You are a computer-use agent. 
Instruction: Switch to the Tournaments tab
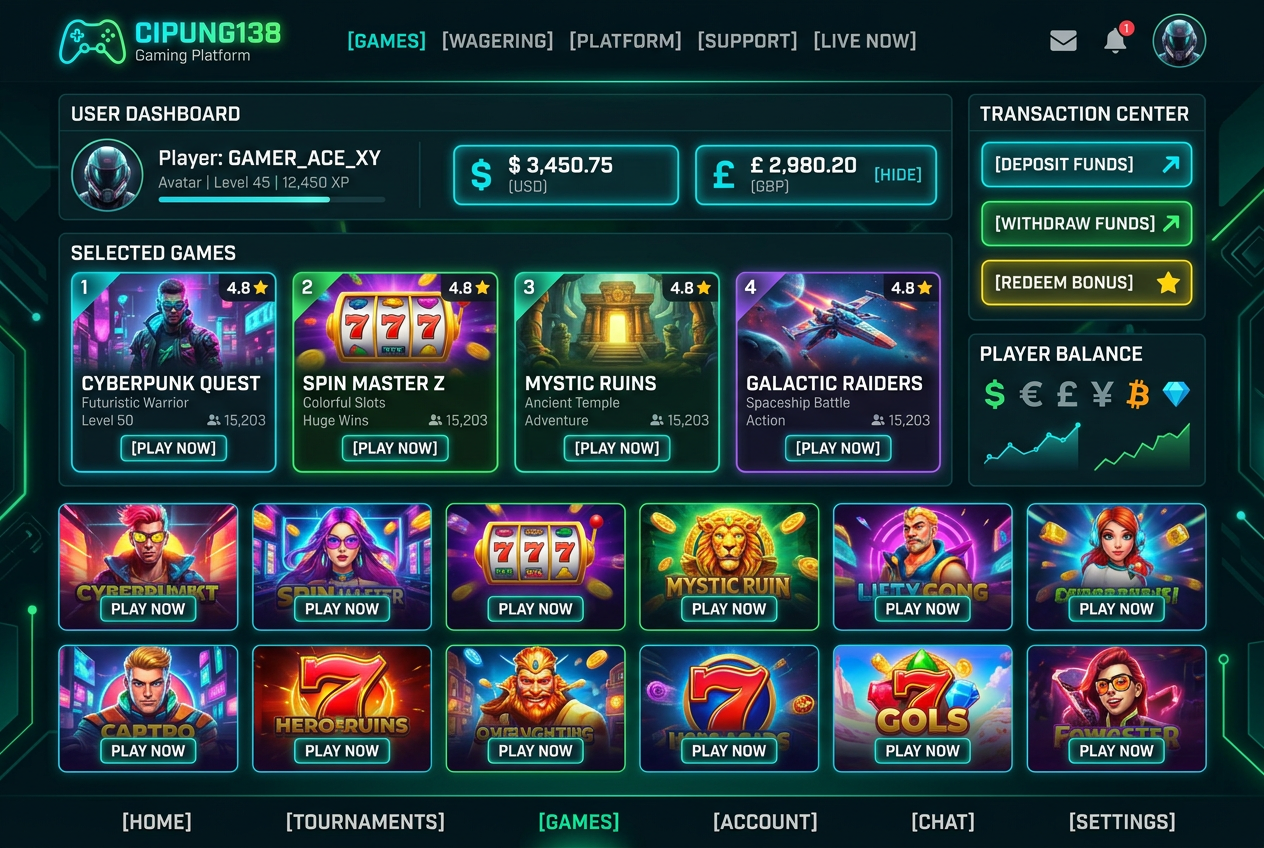point(365,822)
